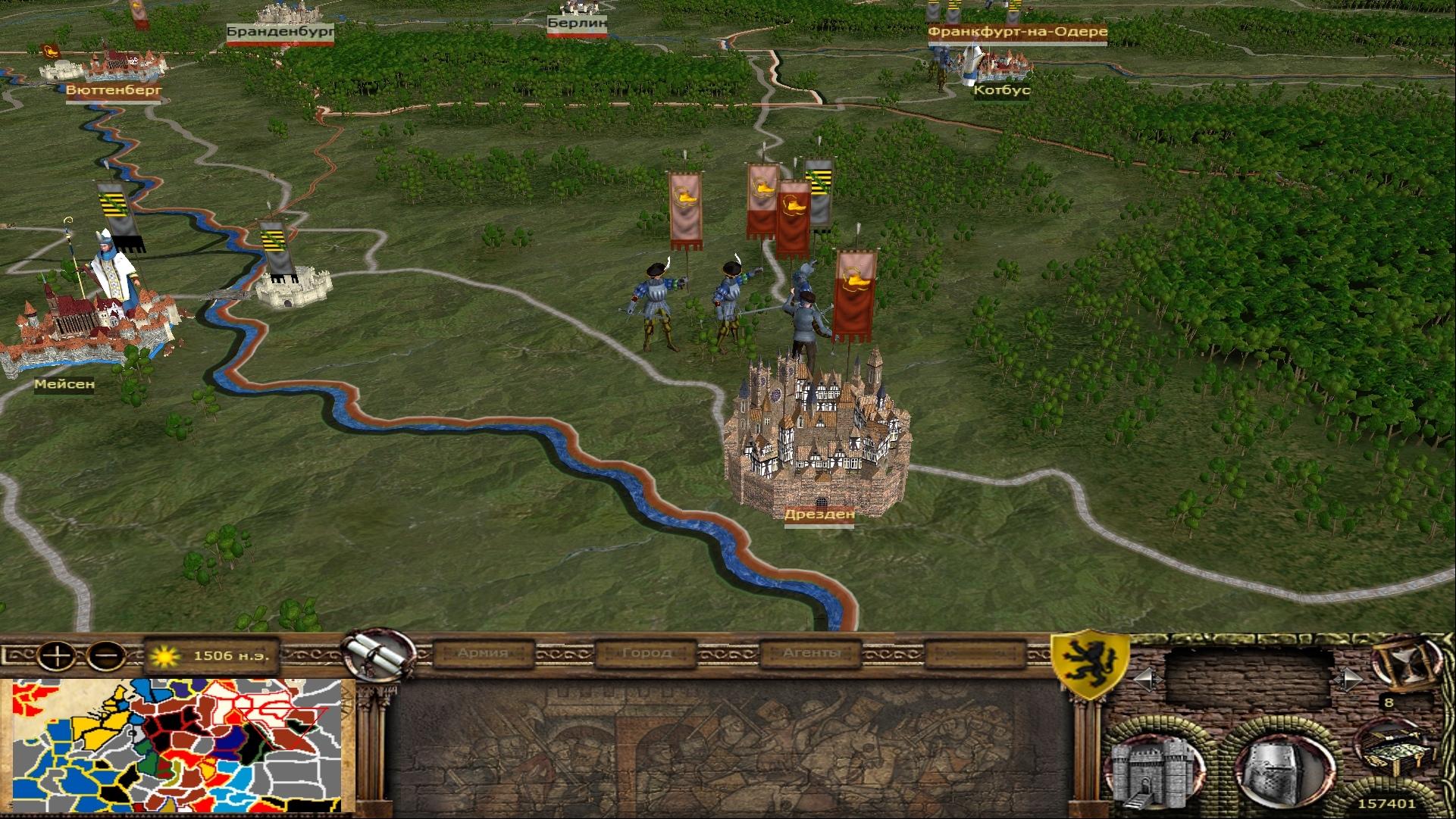The height and width of the screenshot is (819, 1456).
Task: End the turn with the hourglass button
Action: coord(1403,664)
